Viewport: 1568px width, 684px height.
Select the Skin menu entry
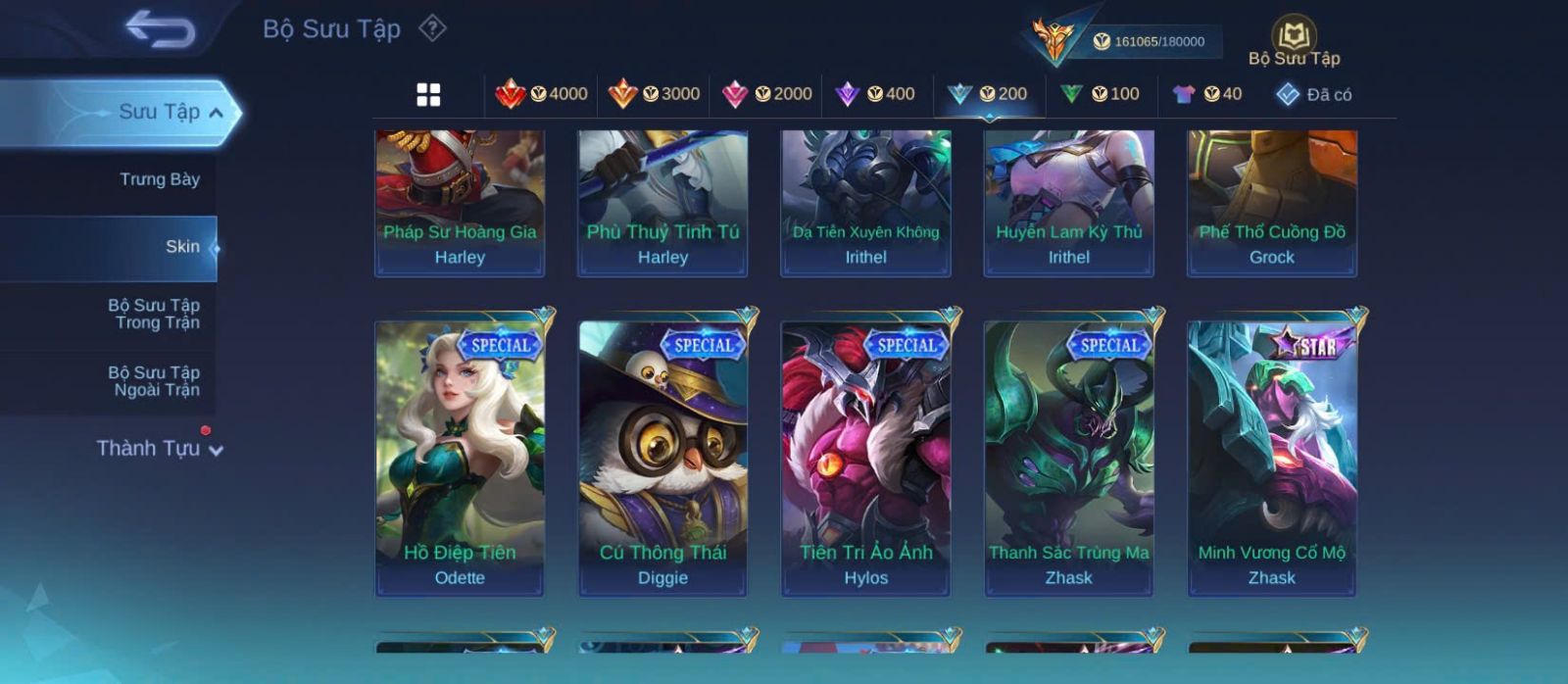(182, 247)
